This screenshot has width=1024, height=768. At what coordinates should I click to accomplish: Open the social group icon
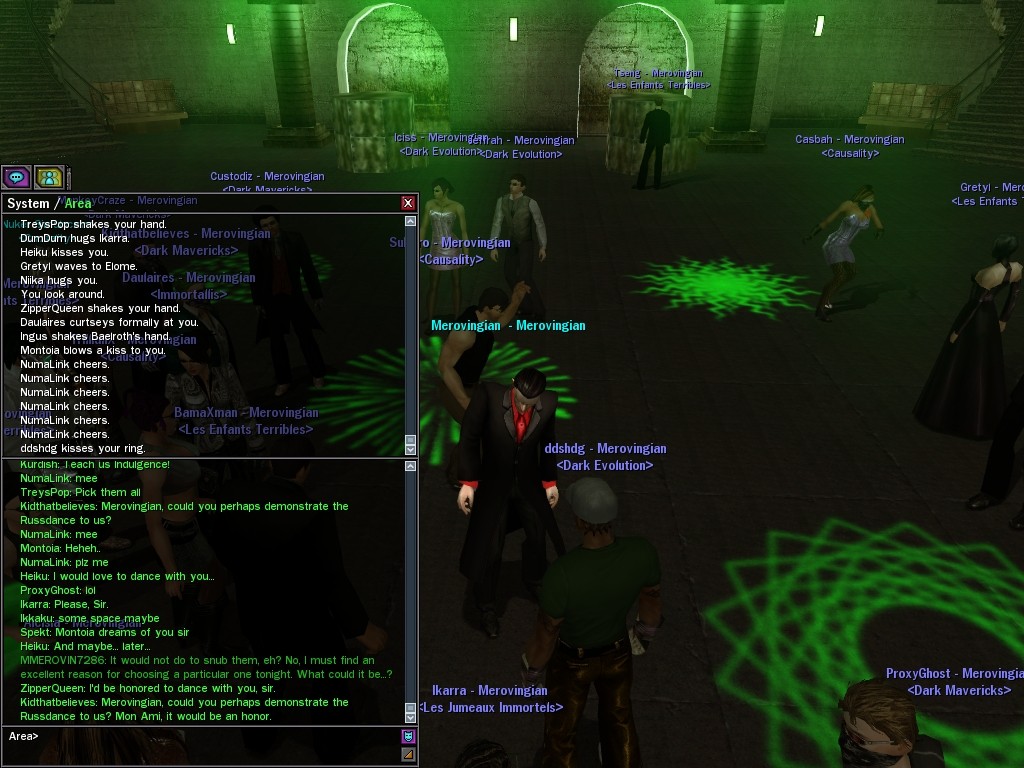(49, 178)
